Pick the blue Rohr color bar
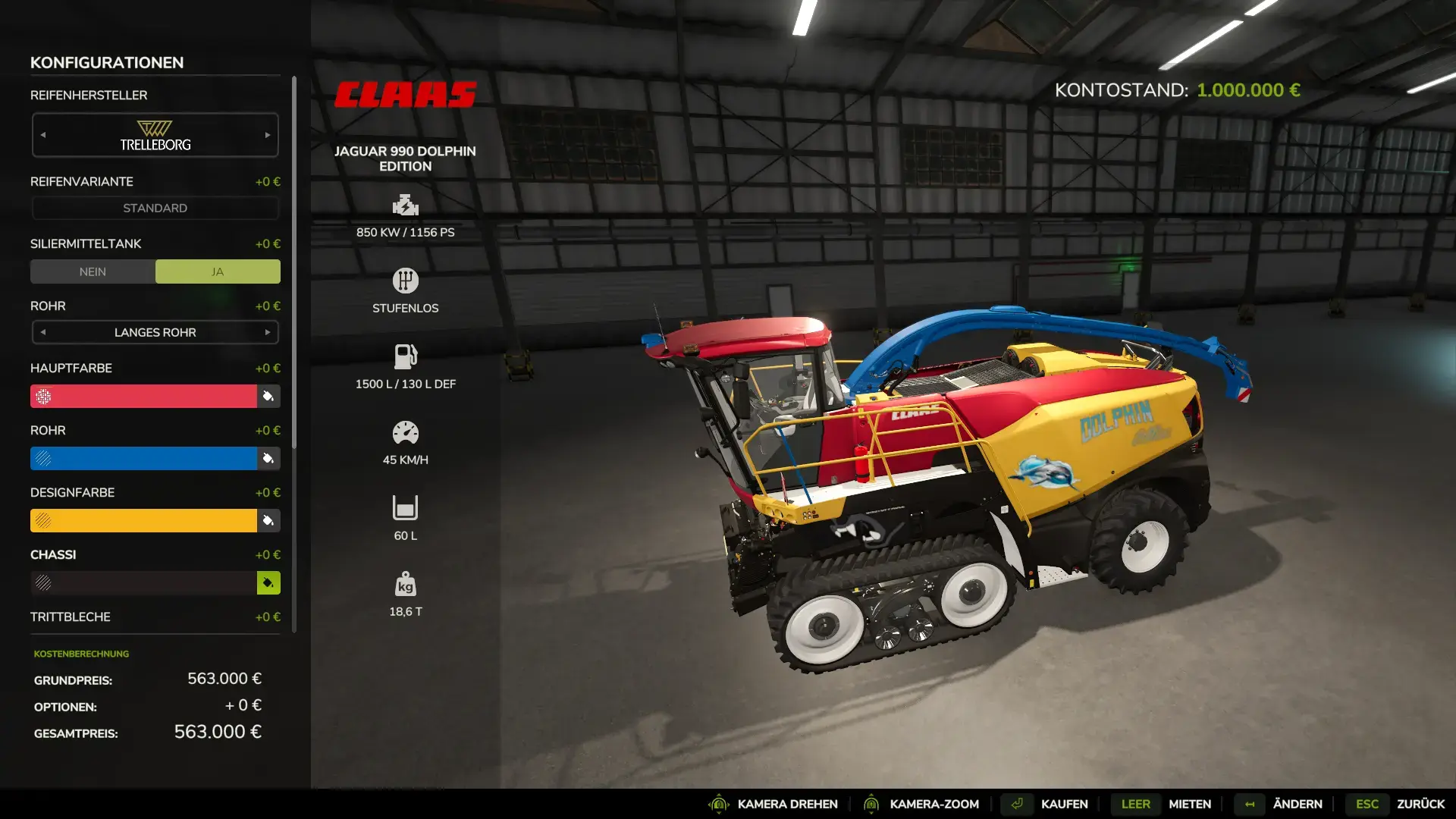 click(144, 458)
